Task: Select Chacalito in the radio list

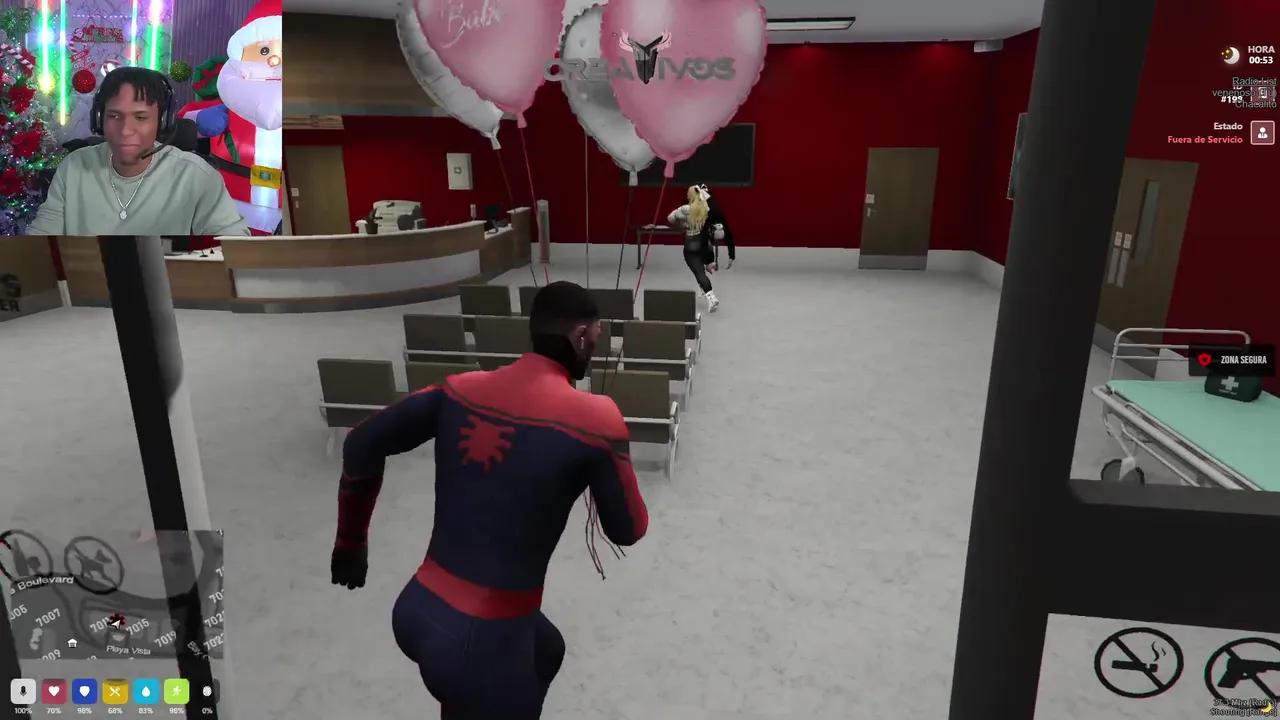Action: click(x=1255, y=104)
